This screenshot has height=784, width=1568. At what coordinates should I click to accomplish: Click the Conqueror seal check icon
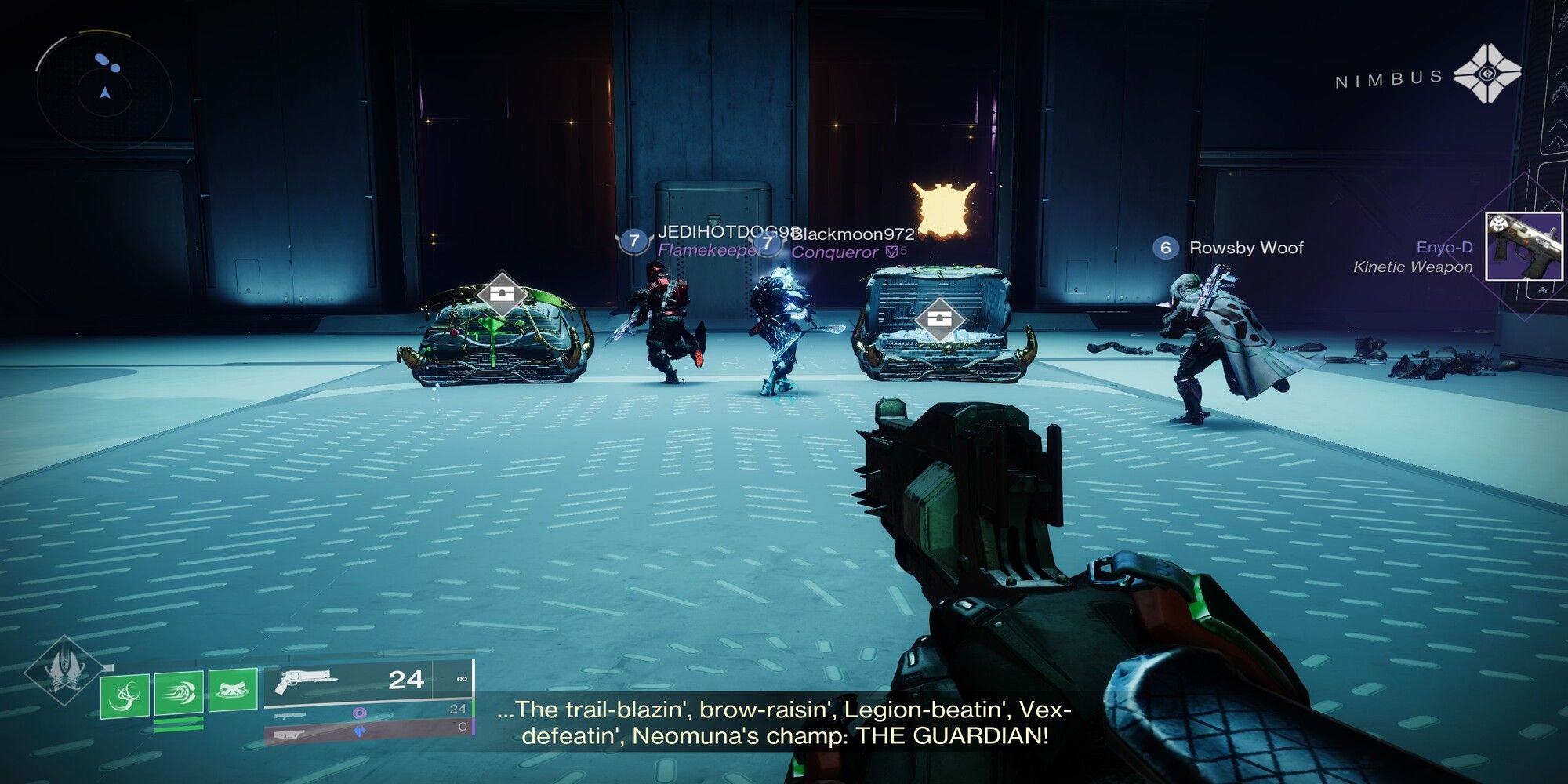point(892,250)
